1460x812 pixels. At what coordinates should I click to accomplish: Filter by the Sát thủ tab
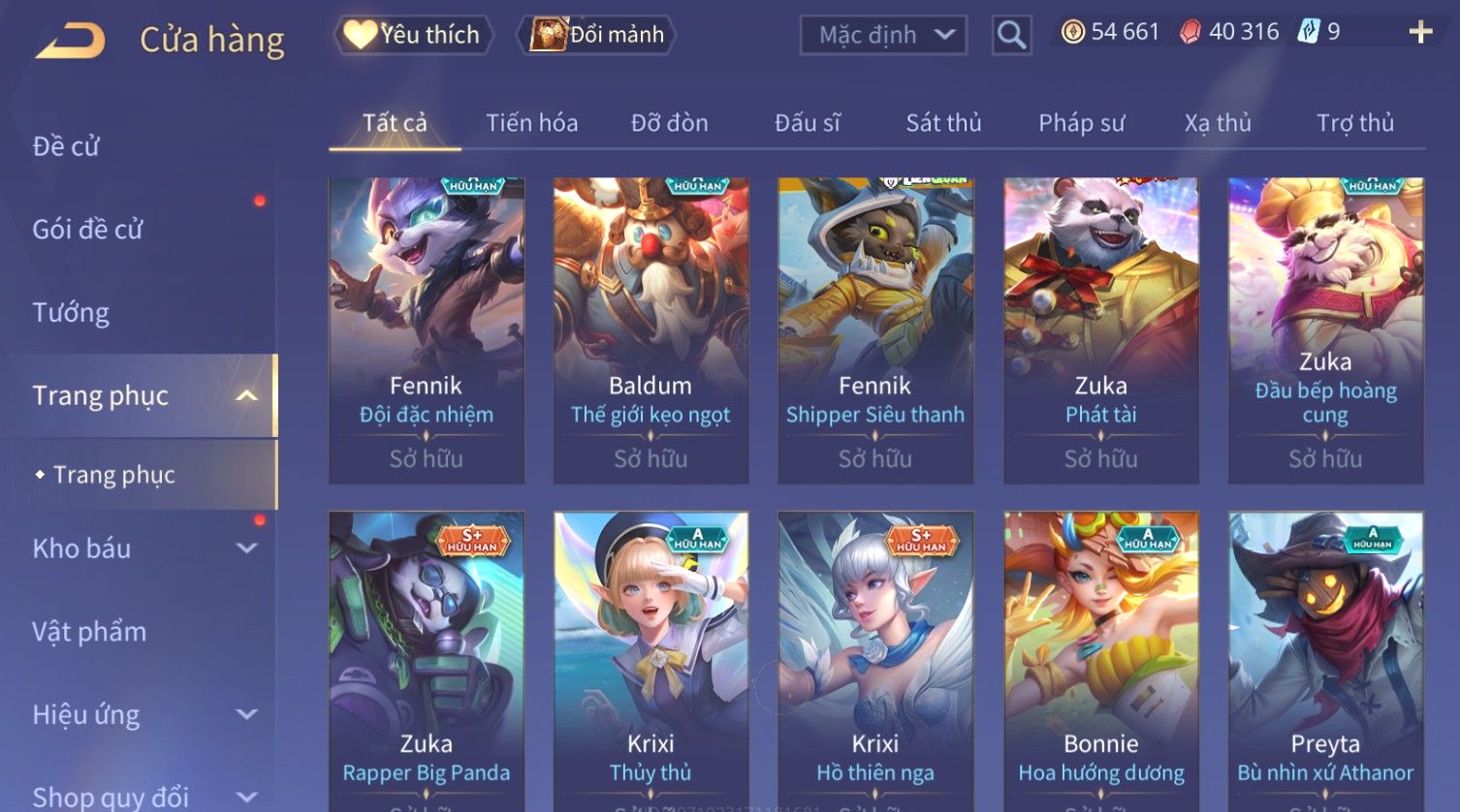pos(943,123)
